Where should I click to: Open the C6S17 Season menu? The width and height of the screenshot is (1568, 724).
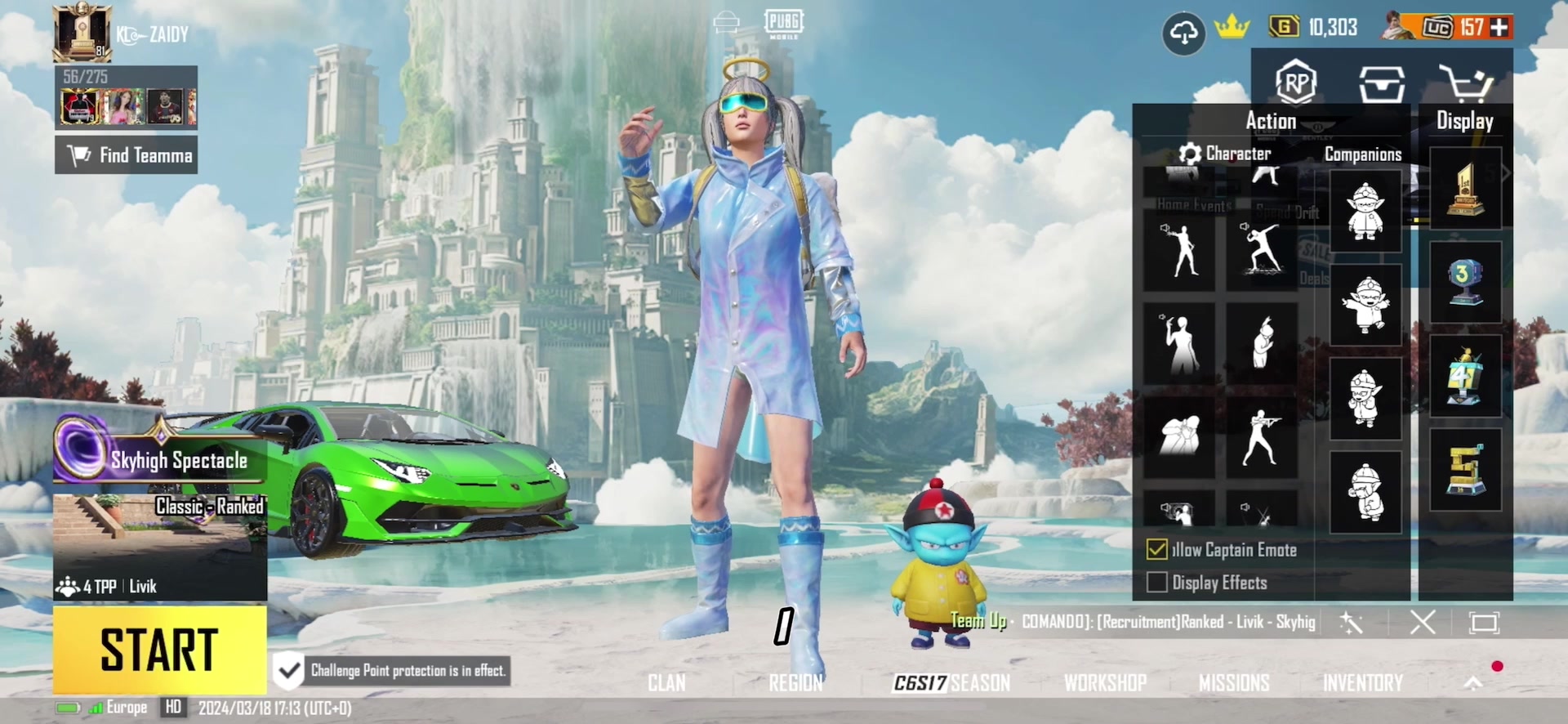[951, 683]
